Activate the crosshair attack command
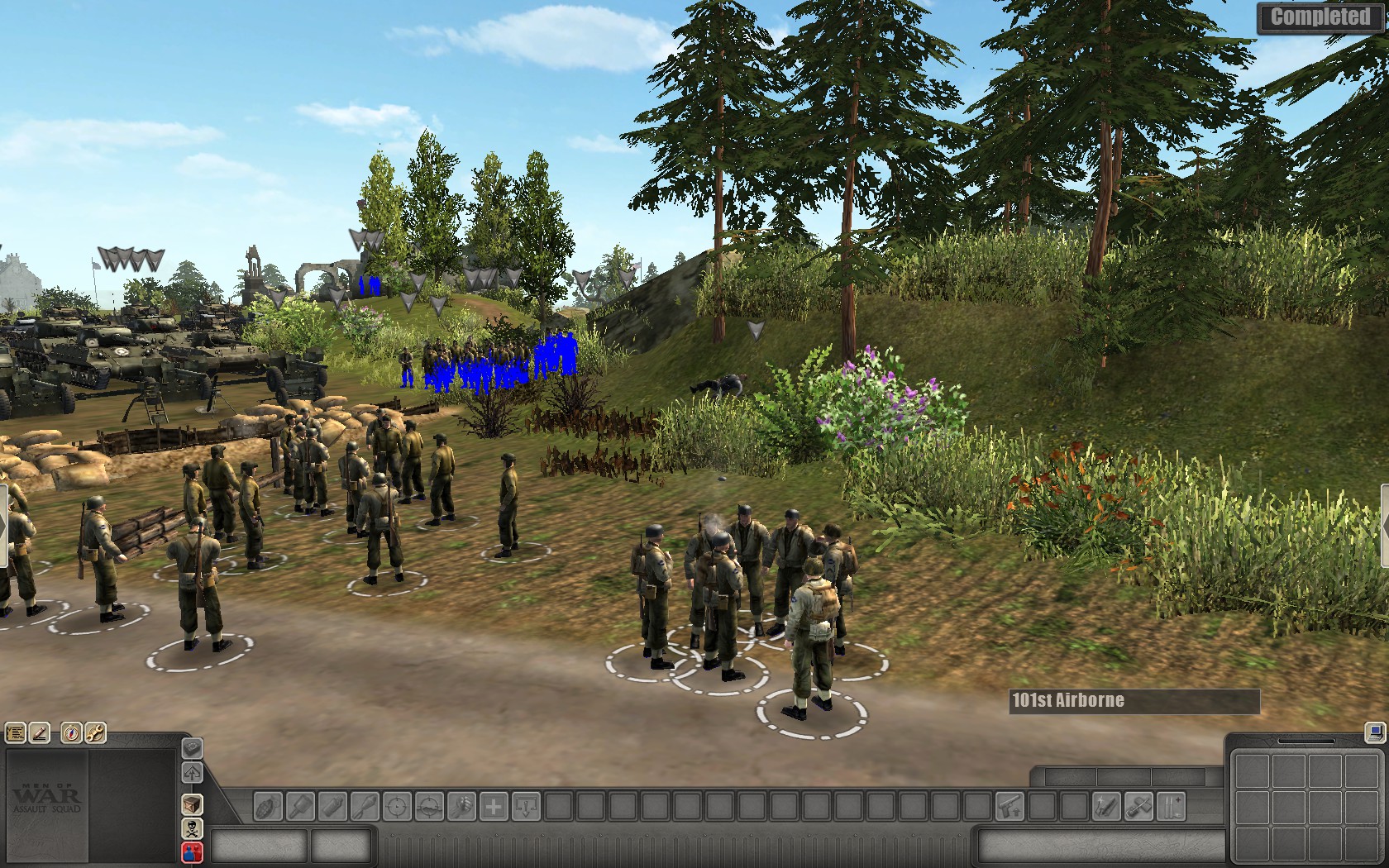This screenshot has height=868, width=1389. click(397, 806)
